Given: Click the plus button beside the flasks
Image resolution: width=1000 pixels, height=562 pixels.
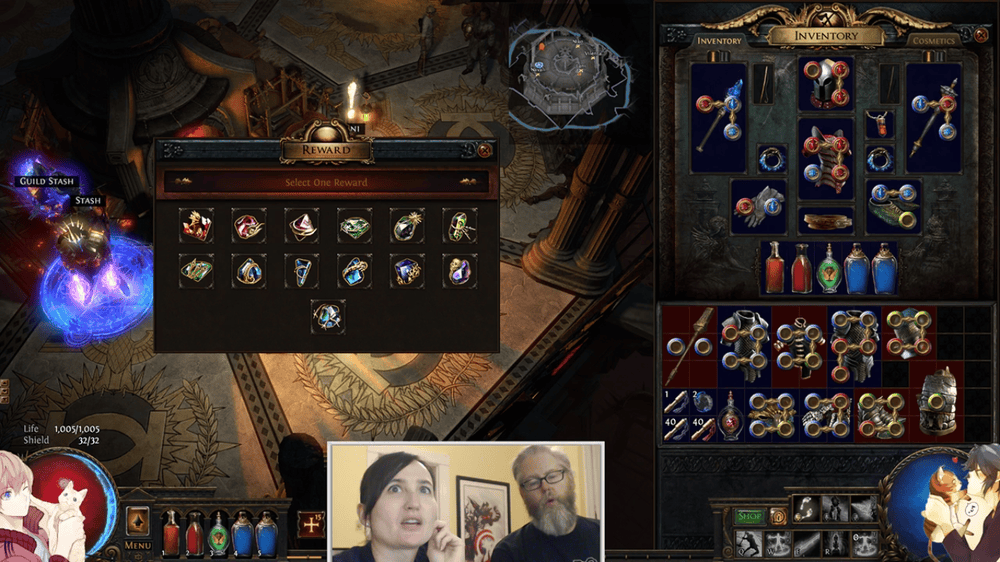Looking at the screenshot, I should coord(310,524).
